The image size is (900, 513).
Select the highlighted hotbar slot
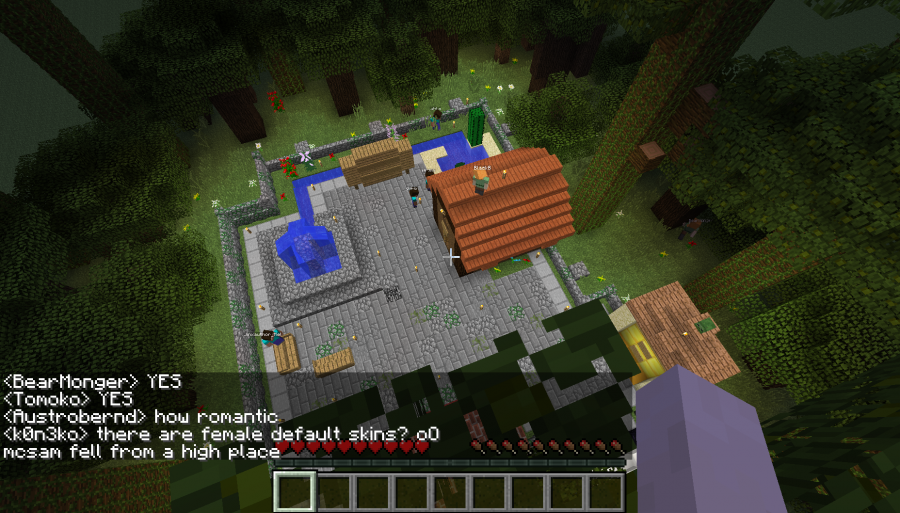pos(295,491)
